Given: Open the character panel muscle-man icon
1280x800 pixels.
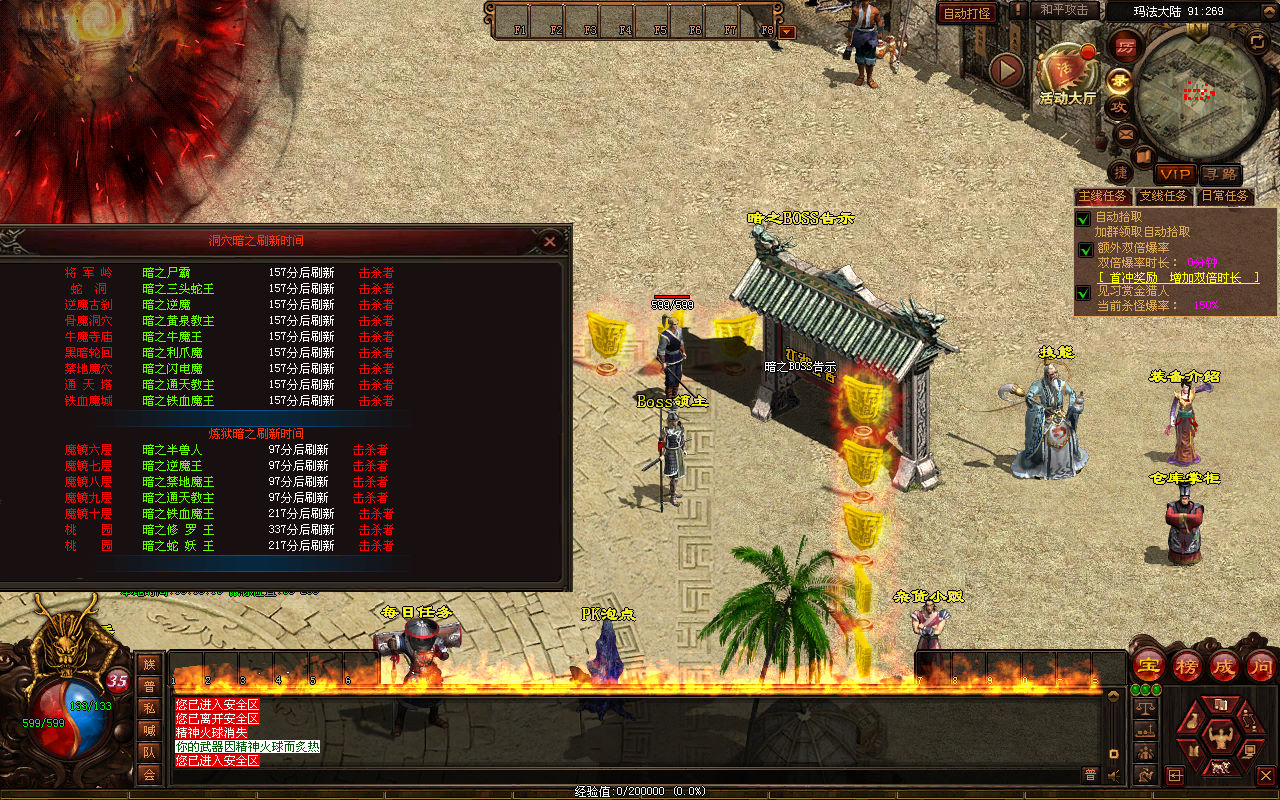Looking at the screenshot, I should coord(1219,738).
